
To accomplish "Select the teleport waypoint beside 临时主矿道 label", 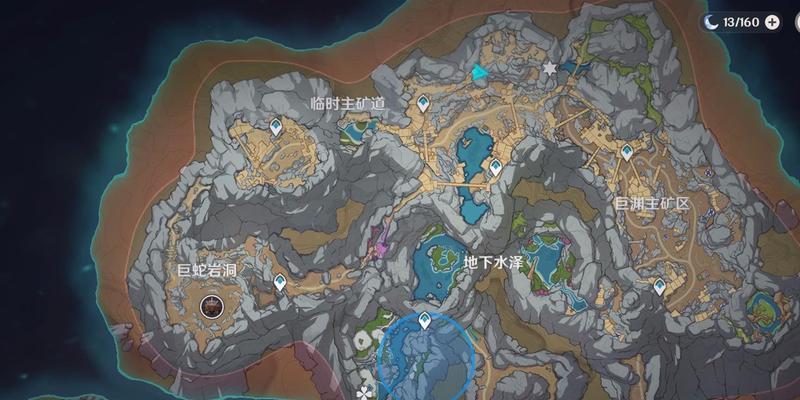I will tap(426, 102).
